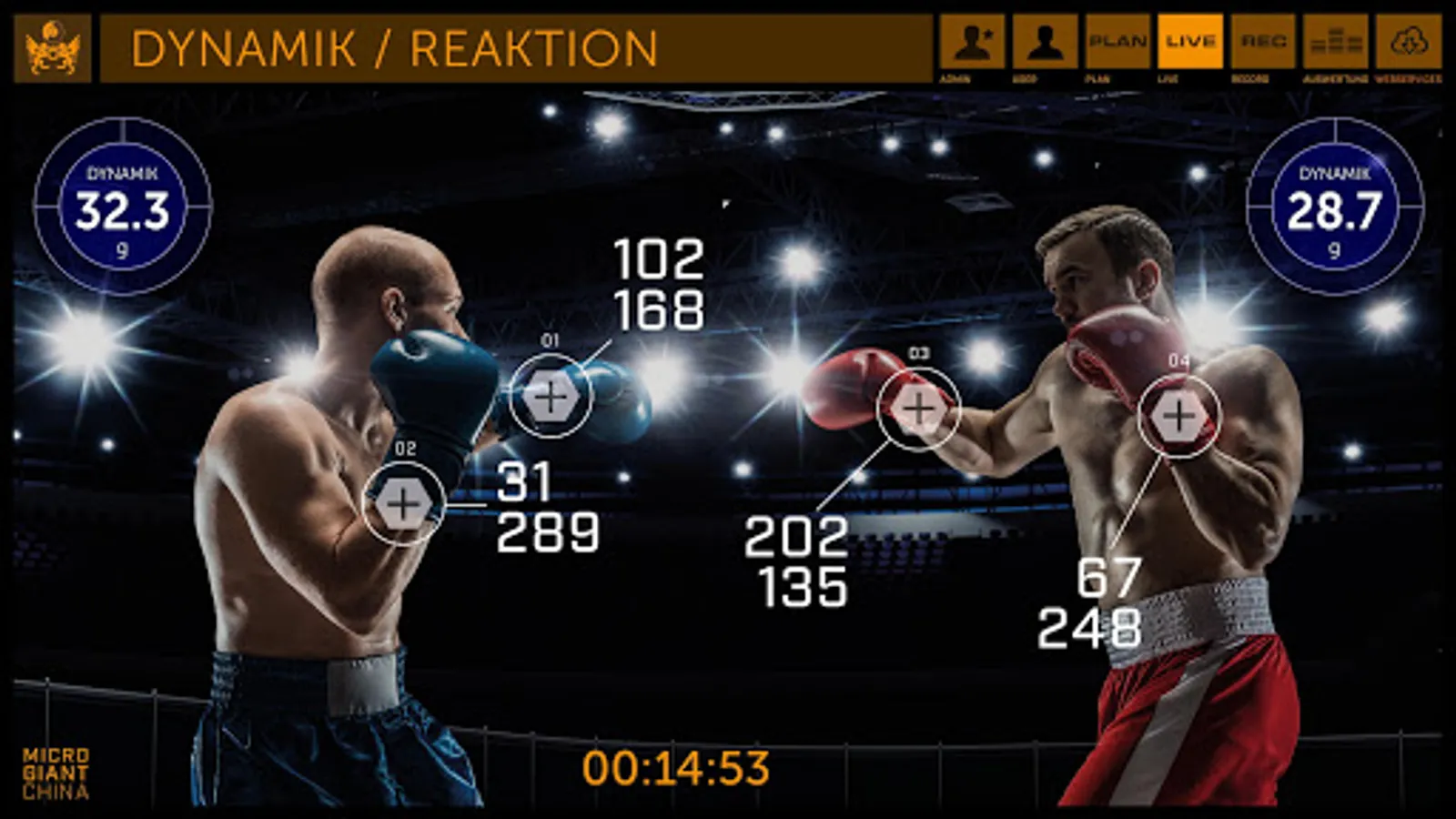Image resolution: width=1456 pixels, height=819 pixels.
Task: Open the Auswertung bar chart view
Action: pyautogui.click(x=1335, y=42)
